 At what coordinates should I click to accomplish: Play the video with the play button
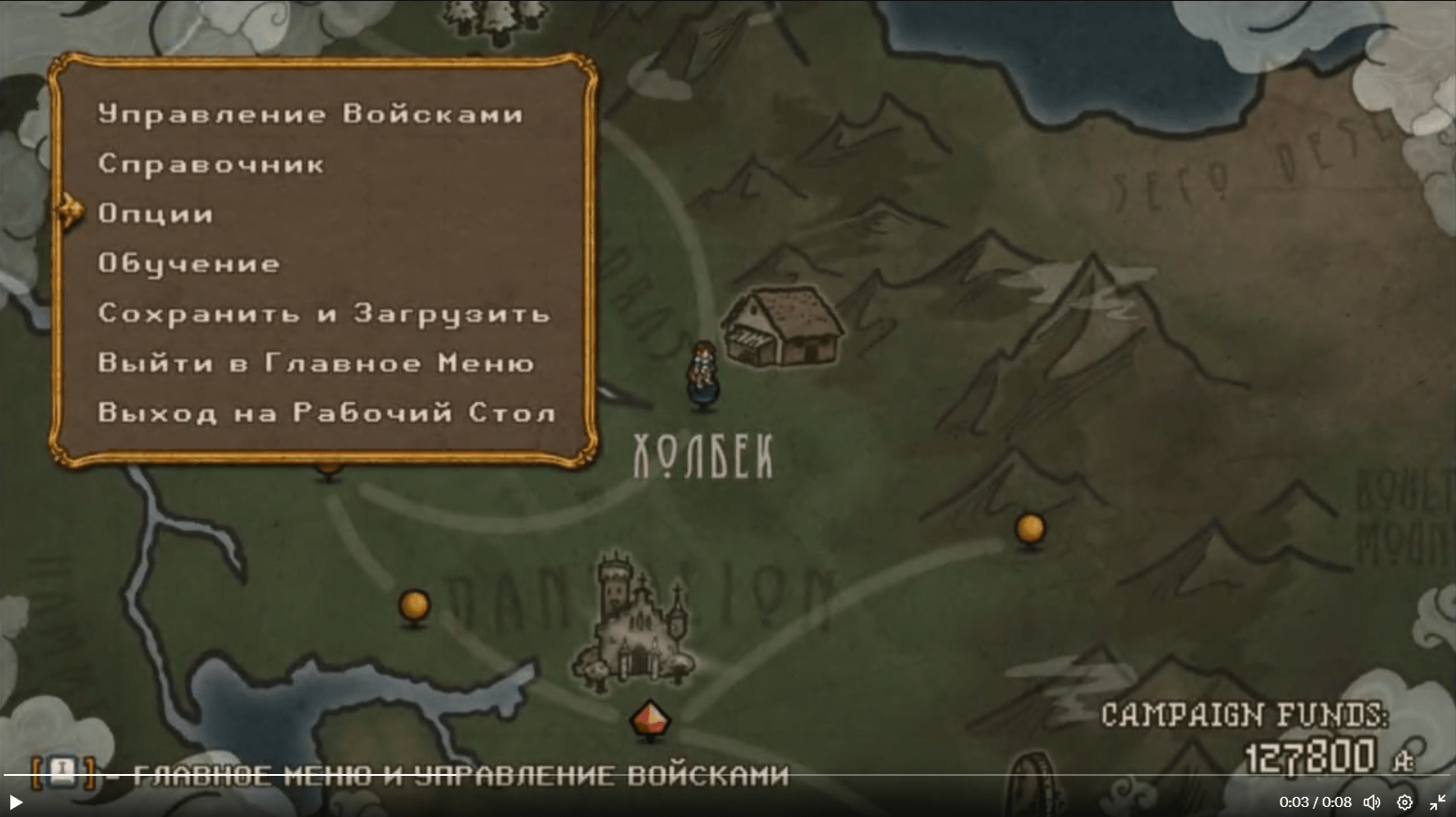pyautogui.click(x=16, y=802)
